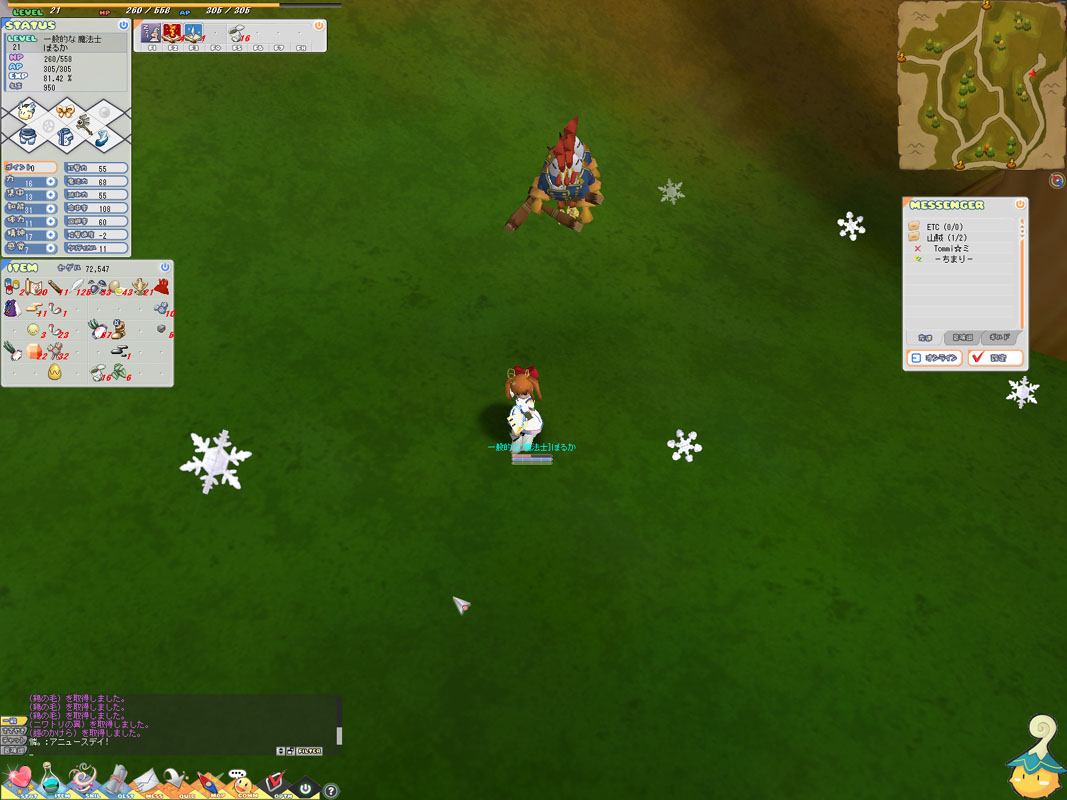Open messenger settings with the checkmark button
The image size is (1067, 800).
click(x=994, y=358)
